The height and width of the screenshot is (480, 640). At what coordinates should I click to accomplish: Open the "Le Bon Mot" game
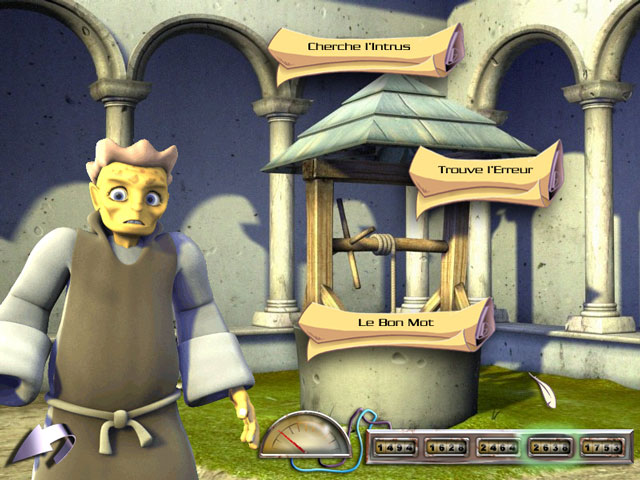click(393, 324)
